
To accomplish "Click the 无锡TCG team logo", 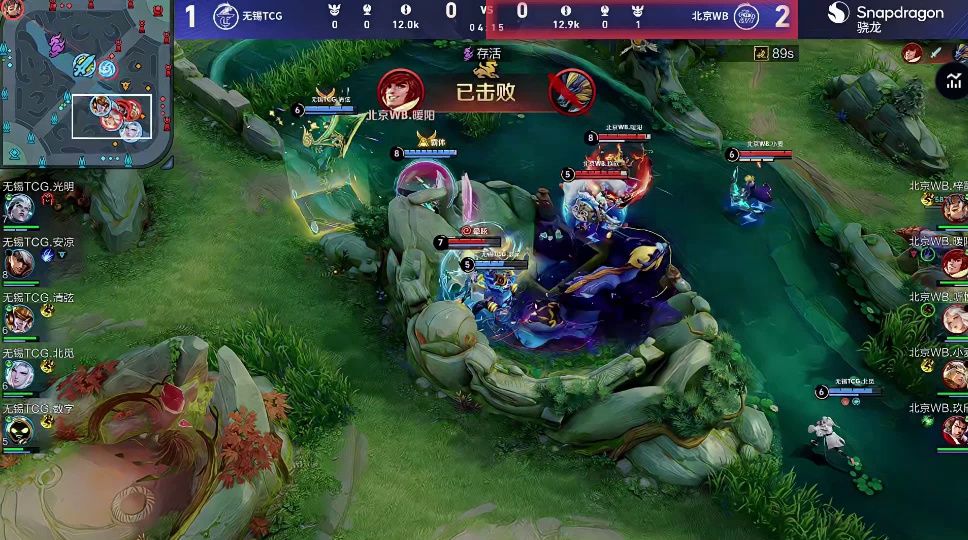I will (x=226, y=17).
